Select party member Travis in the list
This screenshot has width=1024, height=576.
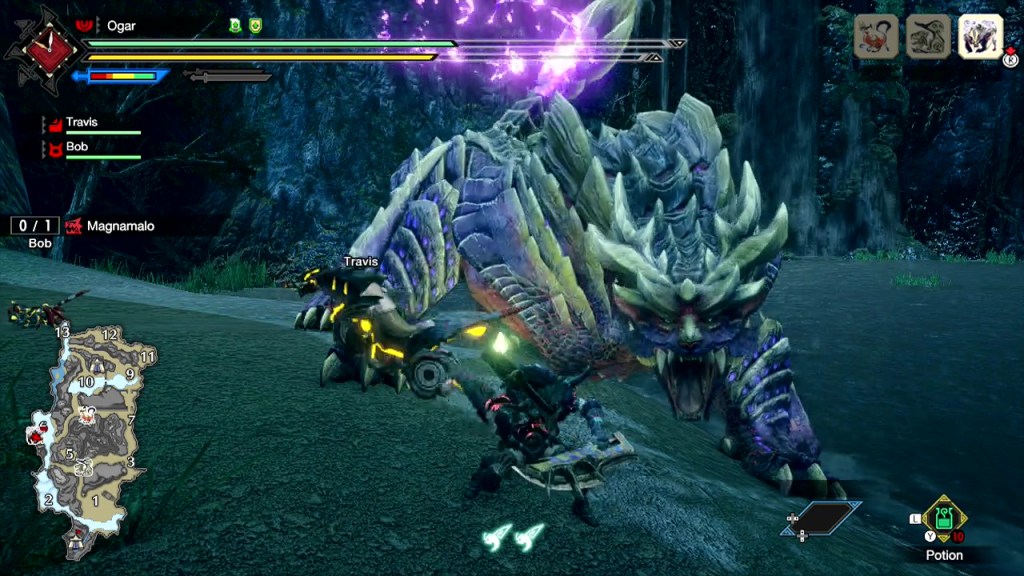(x=82, y=123)
